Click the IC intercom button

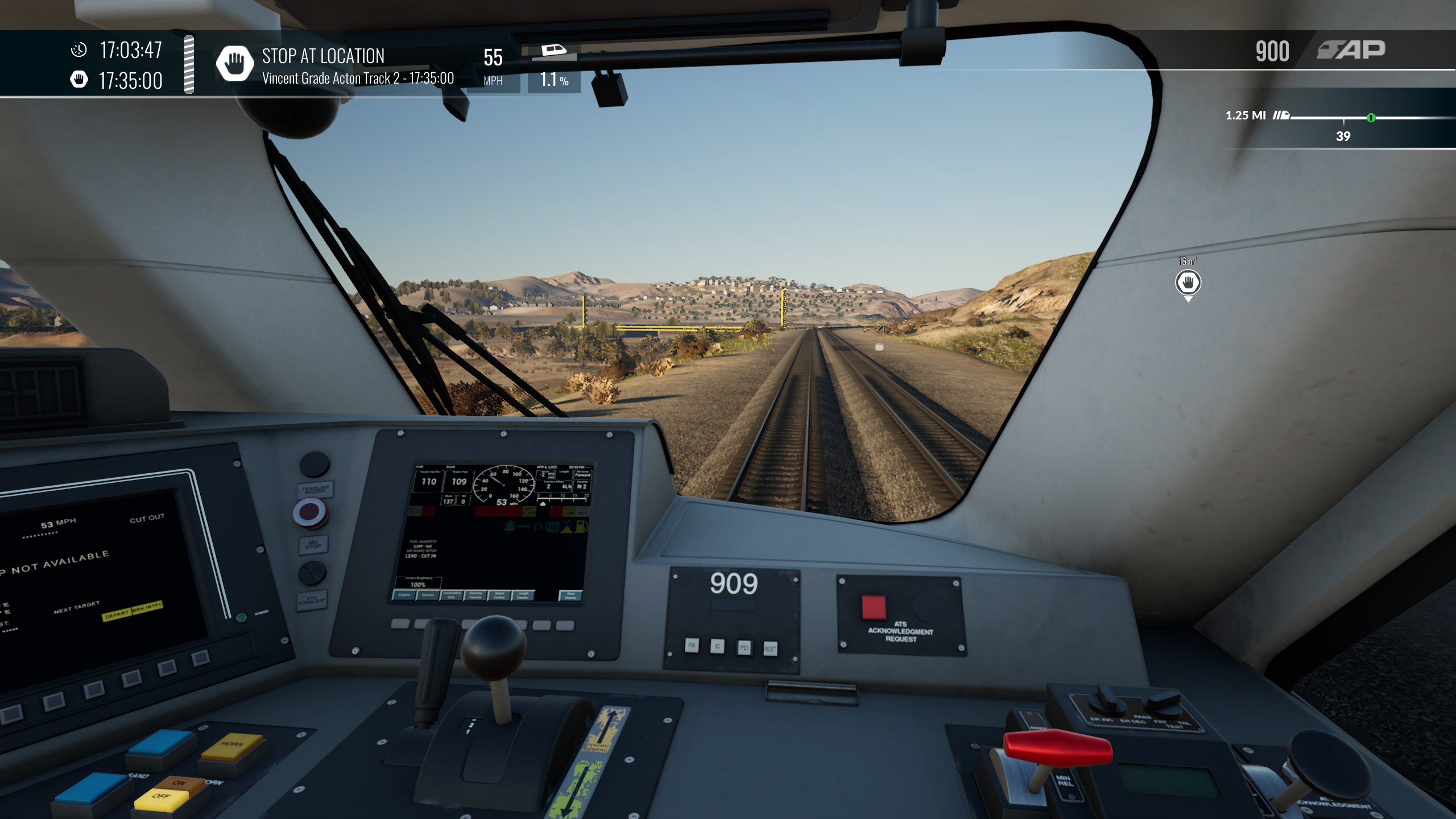click(x=718, y=646)
